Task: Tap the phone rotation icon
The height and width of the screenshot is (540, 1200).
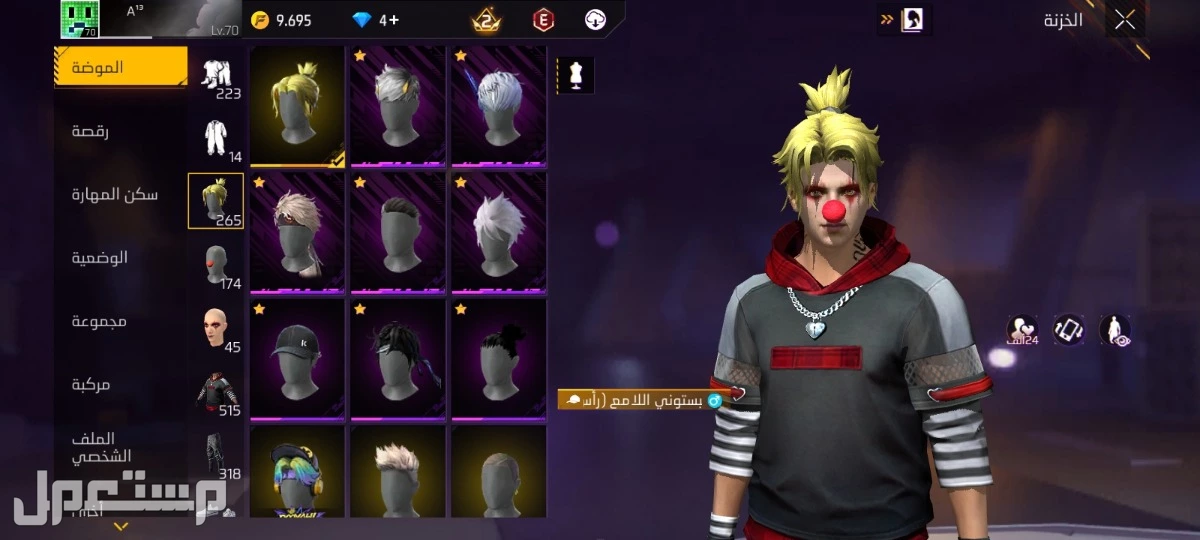Action: coord(1068,330)
